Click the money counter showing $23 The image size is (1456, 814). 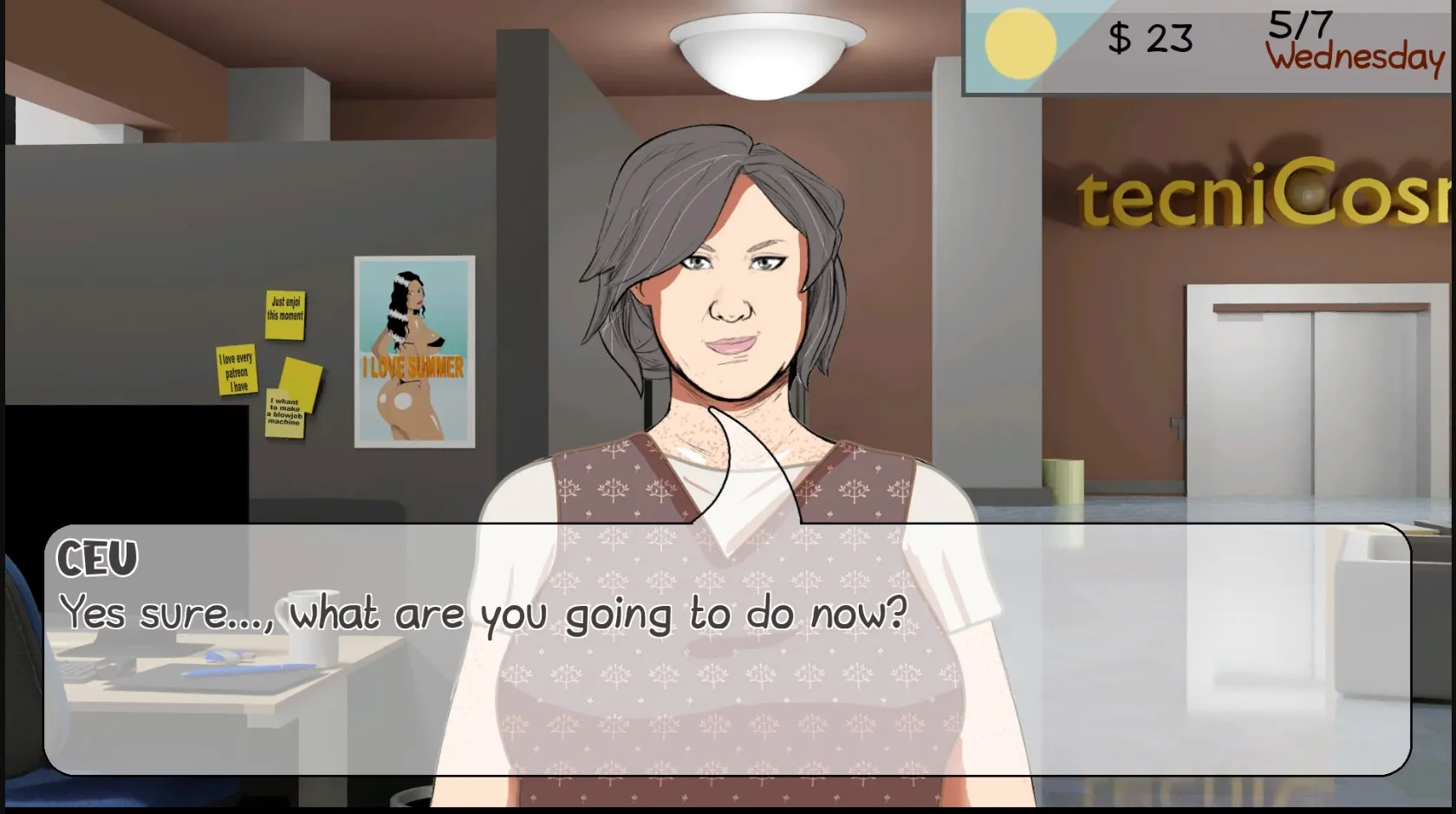click(1148, 38)
